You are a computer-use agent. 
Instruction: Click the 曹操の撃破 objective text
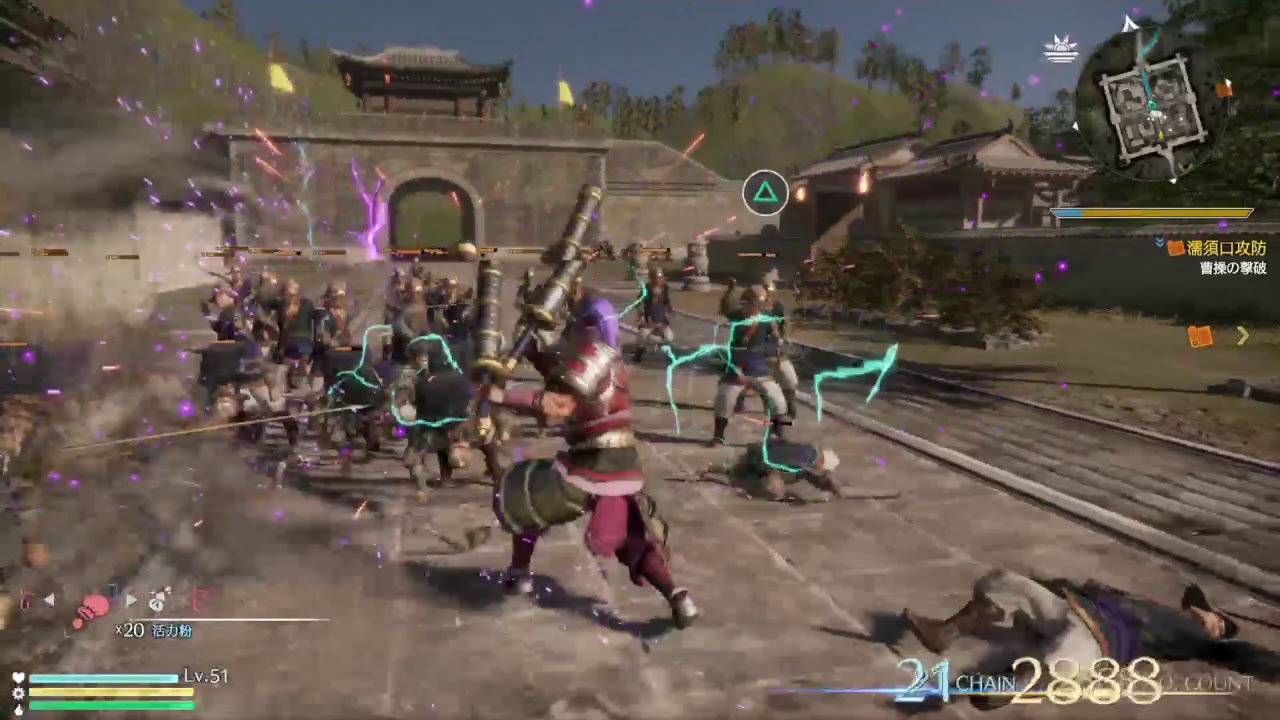point(1233,268)
